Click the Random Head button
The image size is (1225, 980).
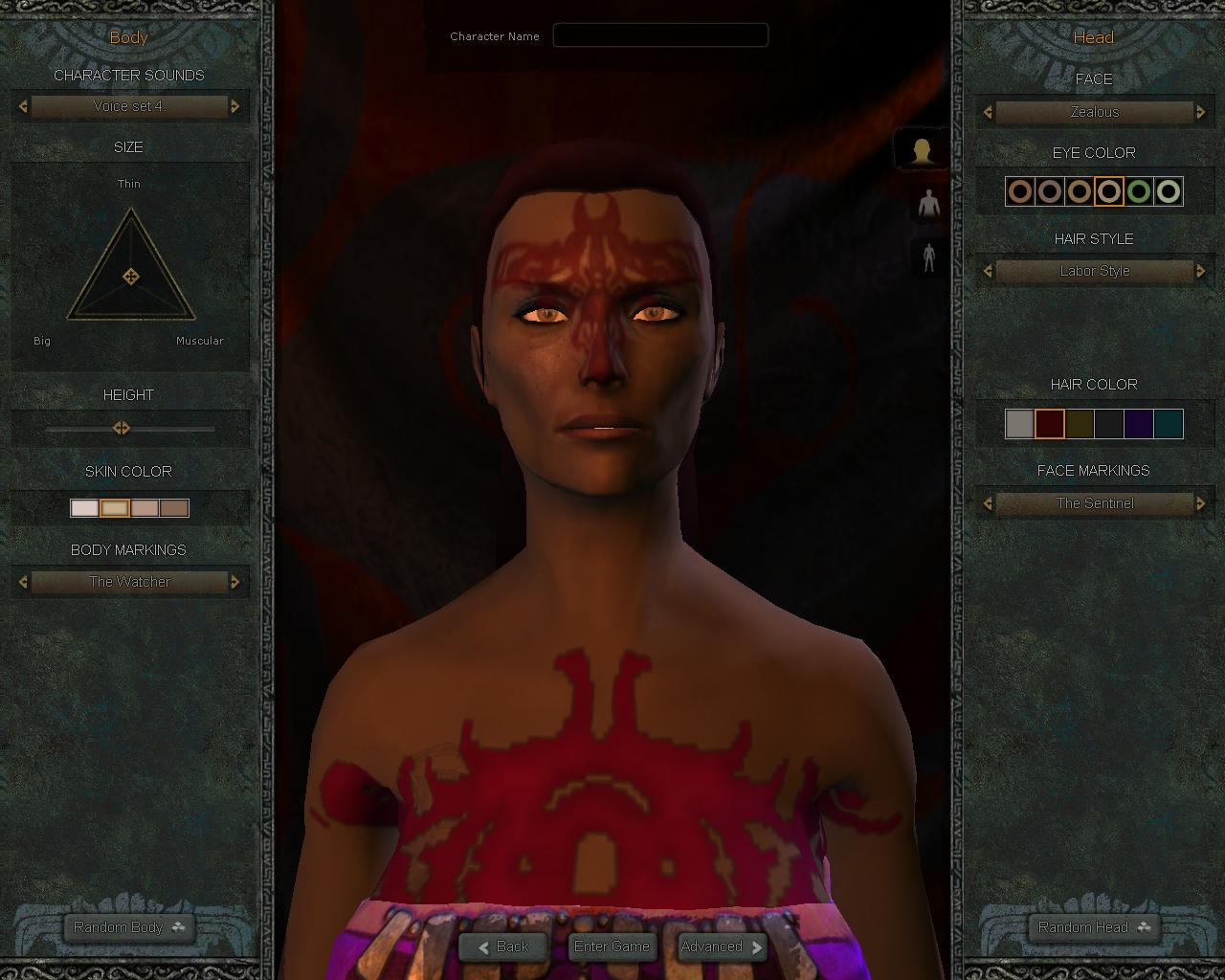click(x=1094, y=926)
